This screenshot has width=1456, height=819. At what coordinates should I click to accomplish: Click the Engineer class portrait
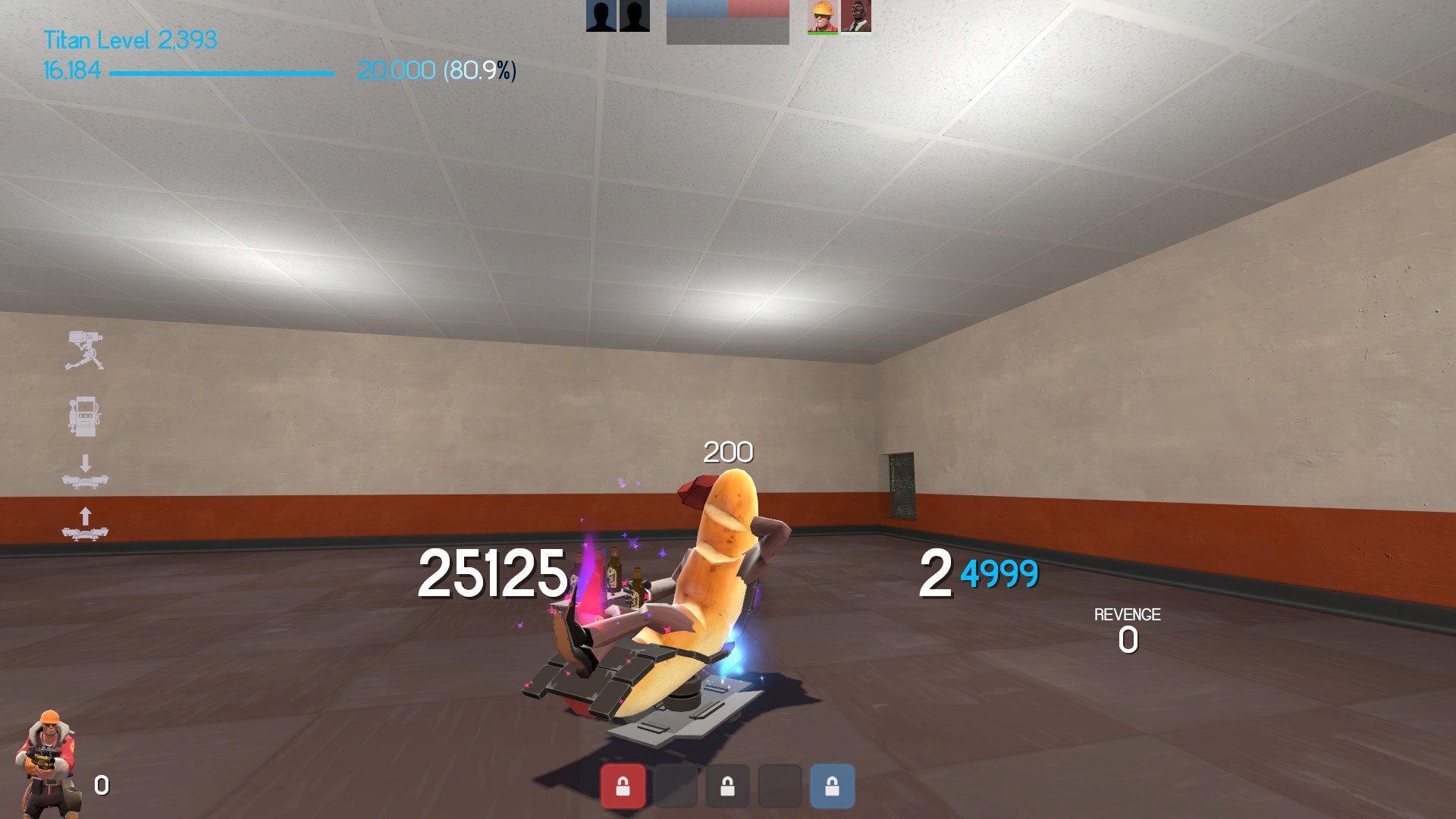[x=49, y=764]
